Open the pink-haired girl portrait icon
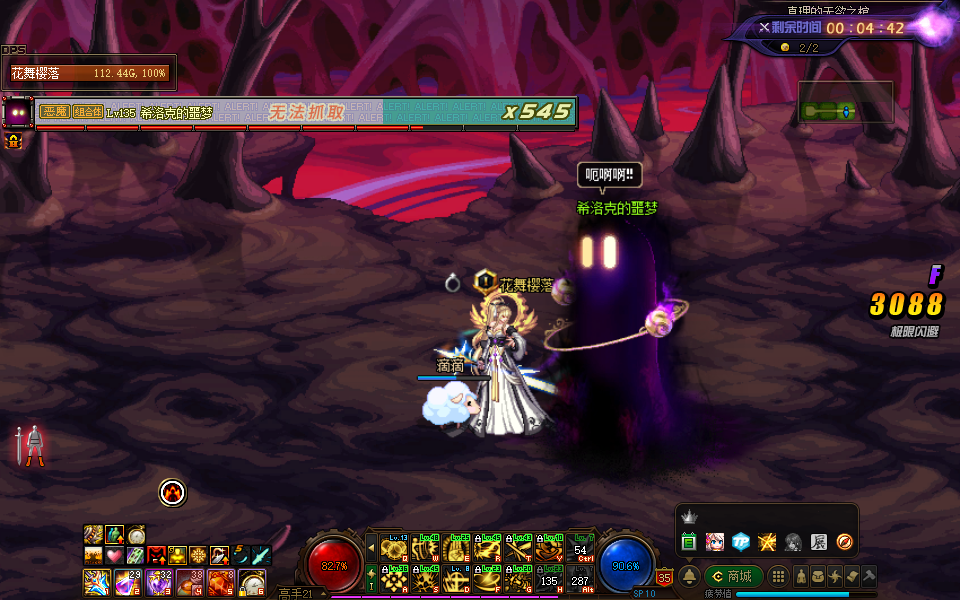Screen dimensions: 960x600 [x=714, y=542]
